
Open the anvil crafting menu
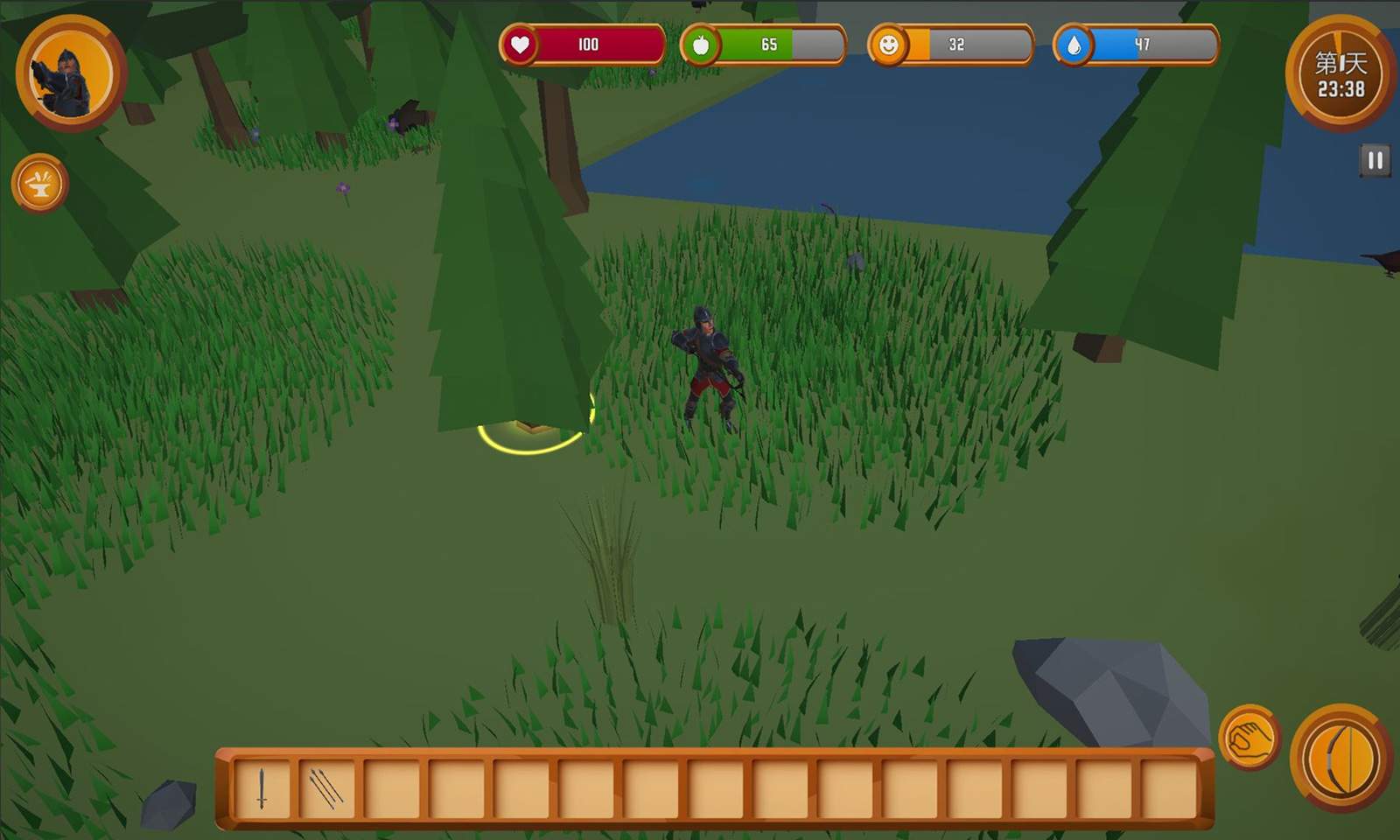(40, 184)
